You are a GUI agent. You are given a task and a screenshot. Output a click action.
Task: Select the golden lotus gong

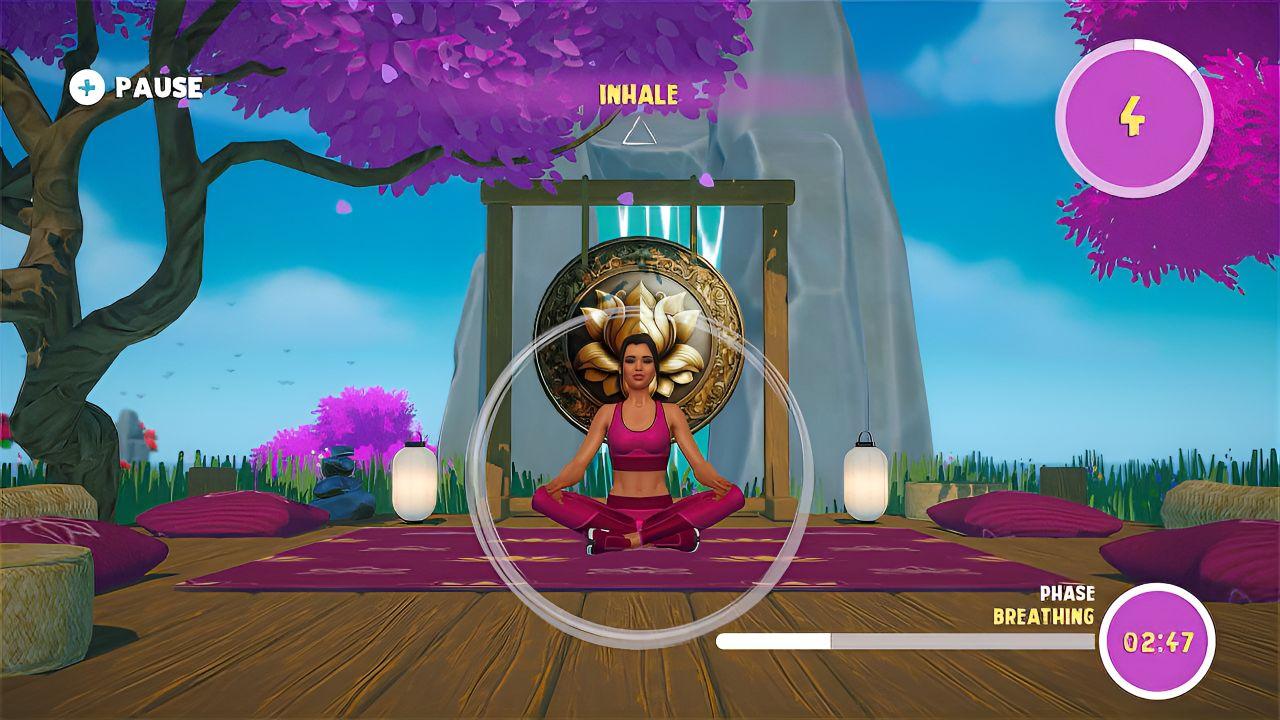pos(638,330)
